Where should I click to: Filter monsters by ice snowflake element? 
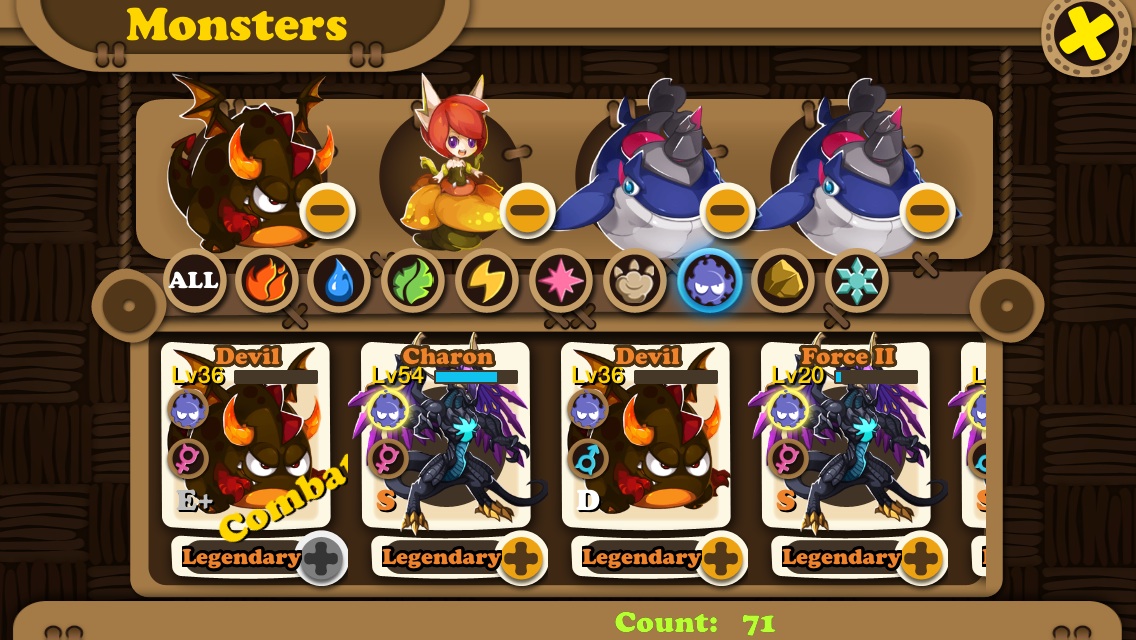[x=856, y=280]
